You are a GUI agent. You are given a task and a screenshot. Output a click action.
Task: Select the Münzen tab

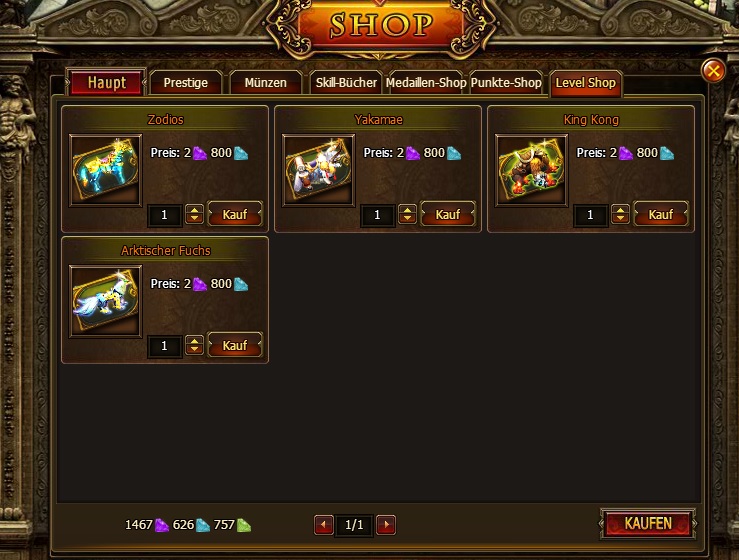click(266, 83)
